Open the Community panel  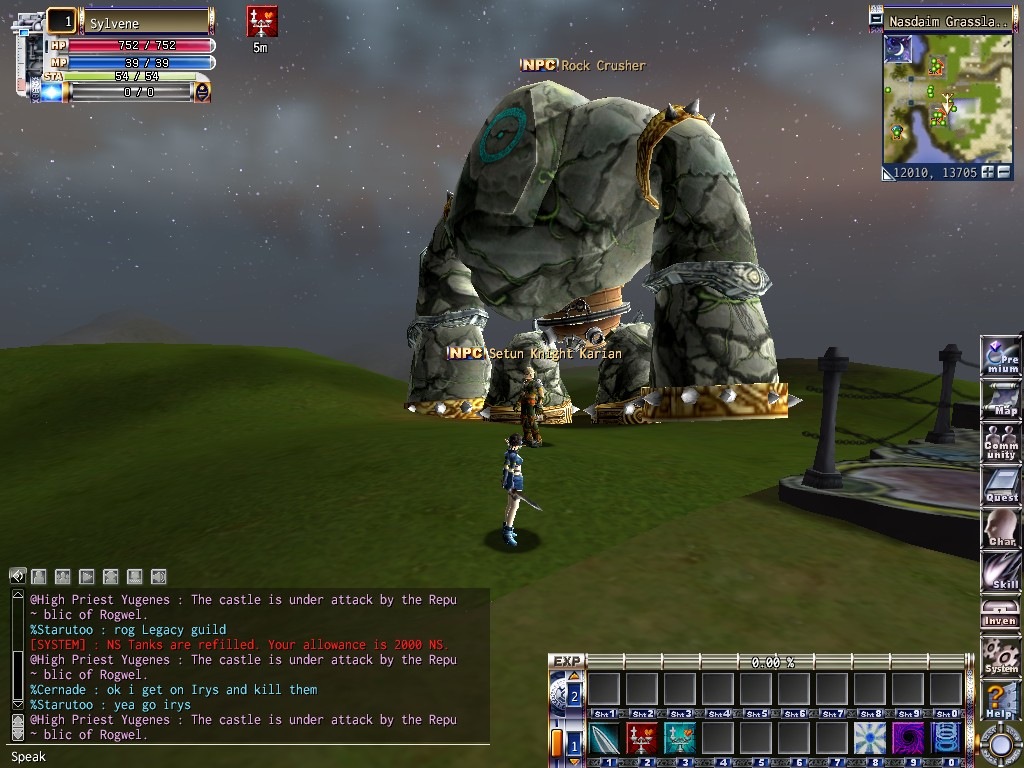[x=1001, y=443]
